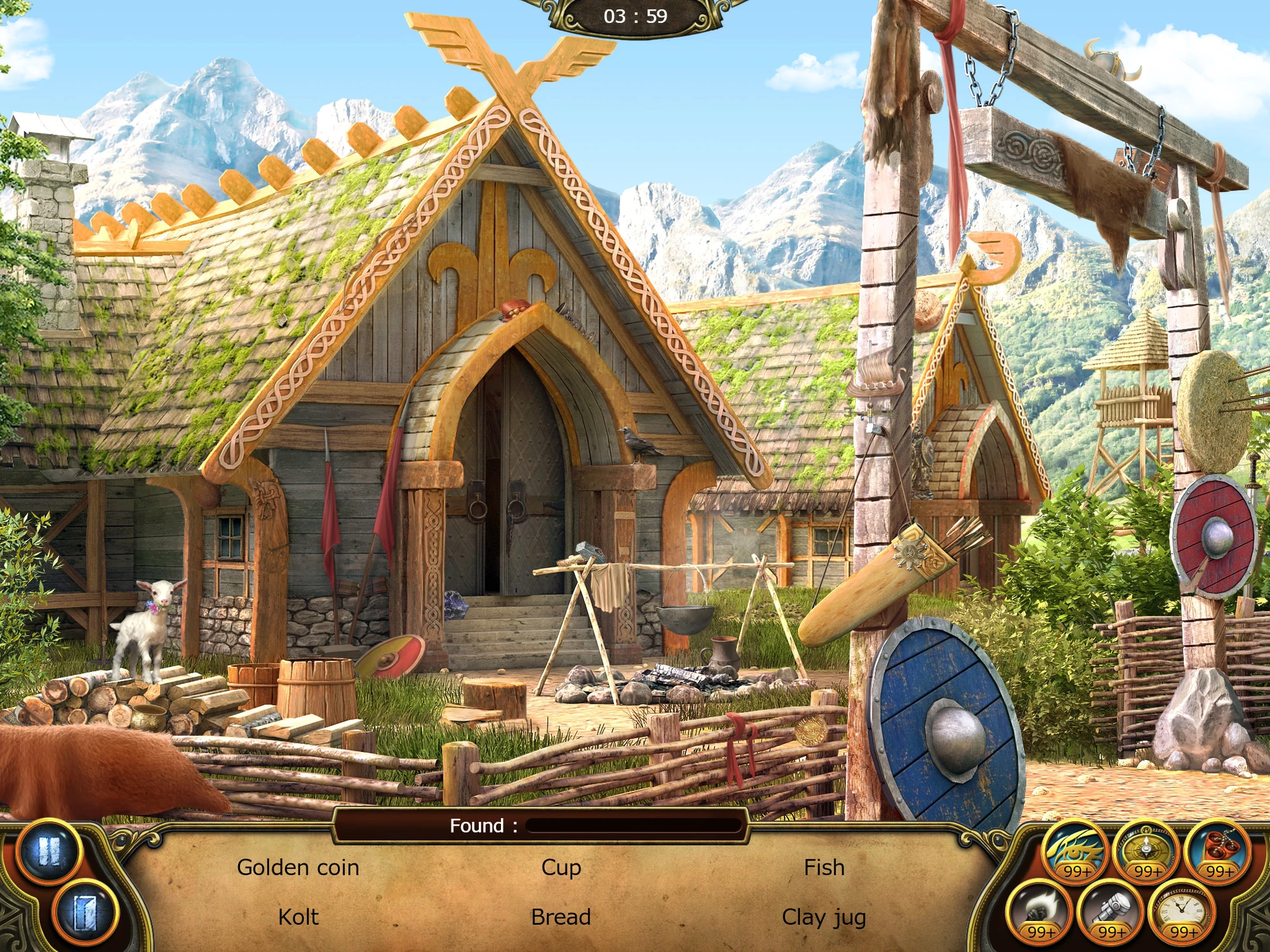Select 'Bread' in the word list
This screenshot has width=1270, height=952.
(561, 916)
